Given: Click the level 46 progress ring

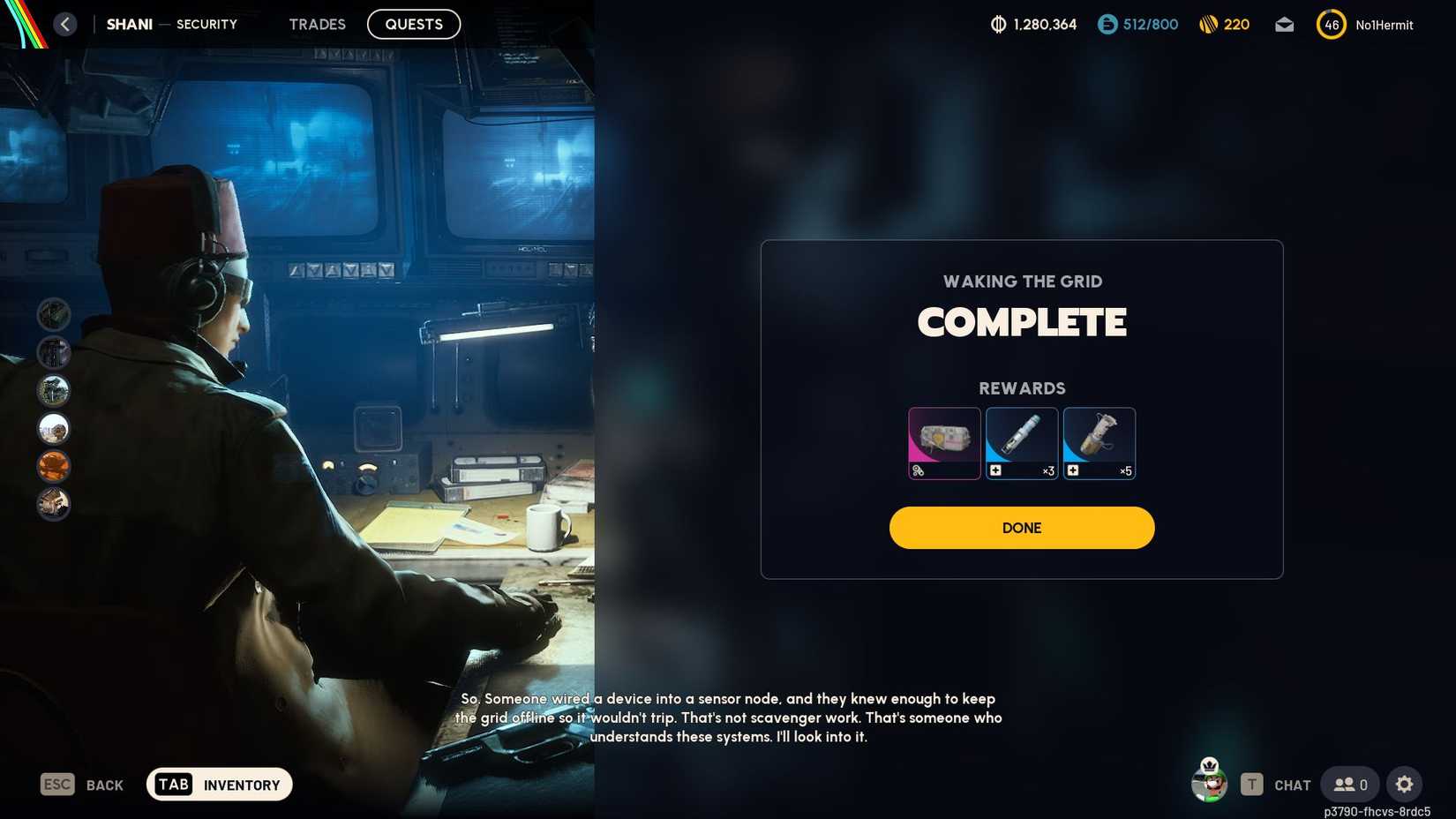Looking at the screenshot, I should point(1330,25).
